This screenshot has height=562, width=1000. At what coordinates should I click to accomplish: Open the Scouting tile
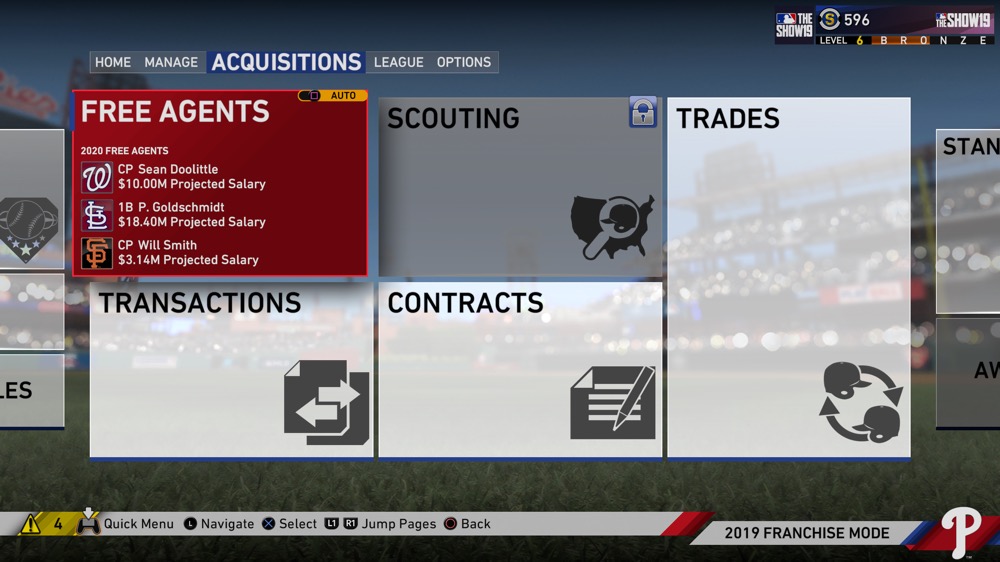[520, 187]
